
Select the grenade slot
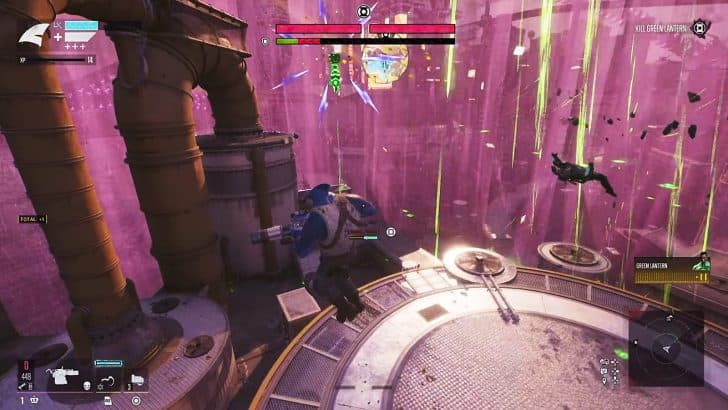[x=137, y=379]
